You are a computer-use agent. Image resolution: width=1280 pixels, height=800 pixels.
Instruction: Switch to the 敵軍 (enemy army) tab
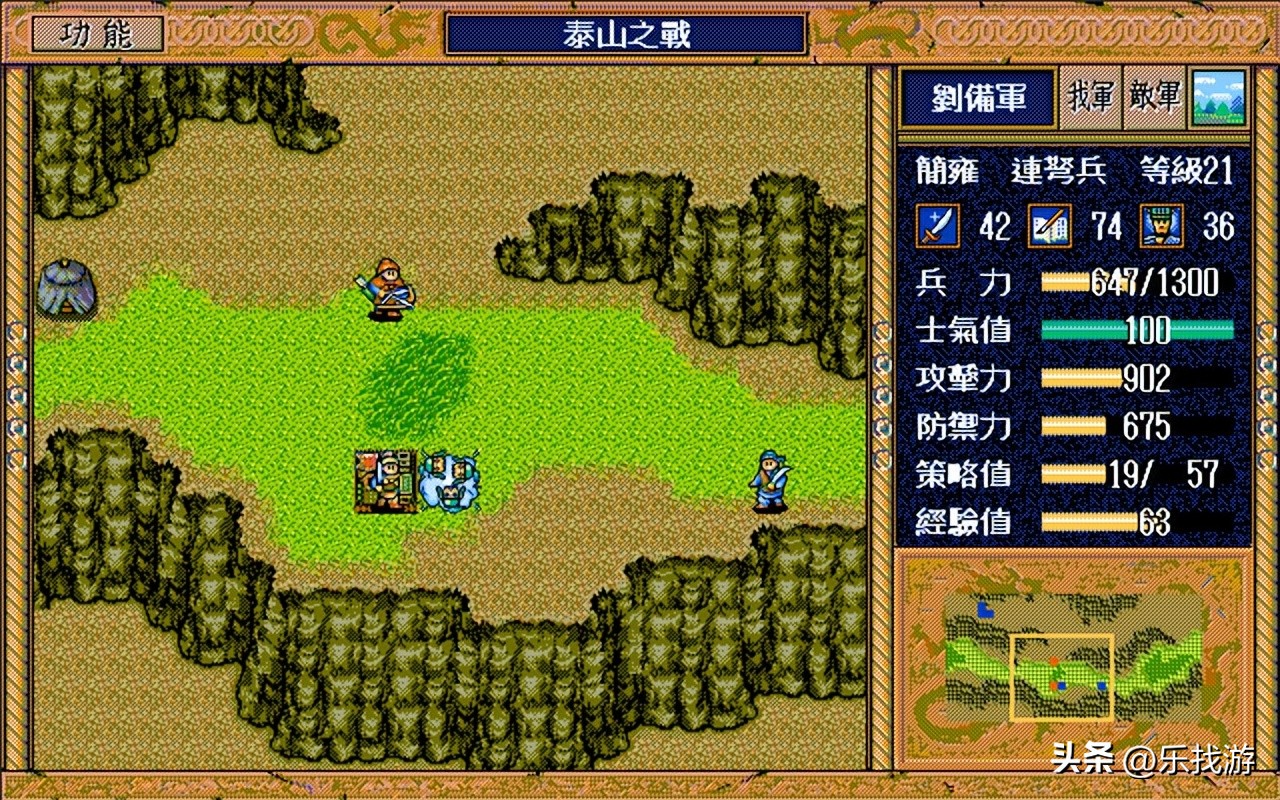pos(1155,98)
